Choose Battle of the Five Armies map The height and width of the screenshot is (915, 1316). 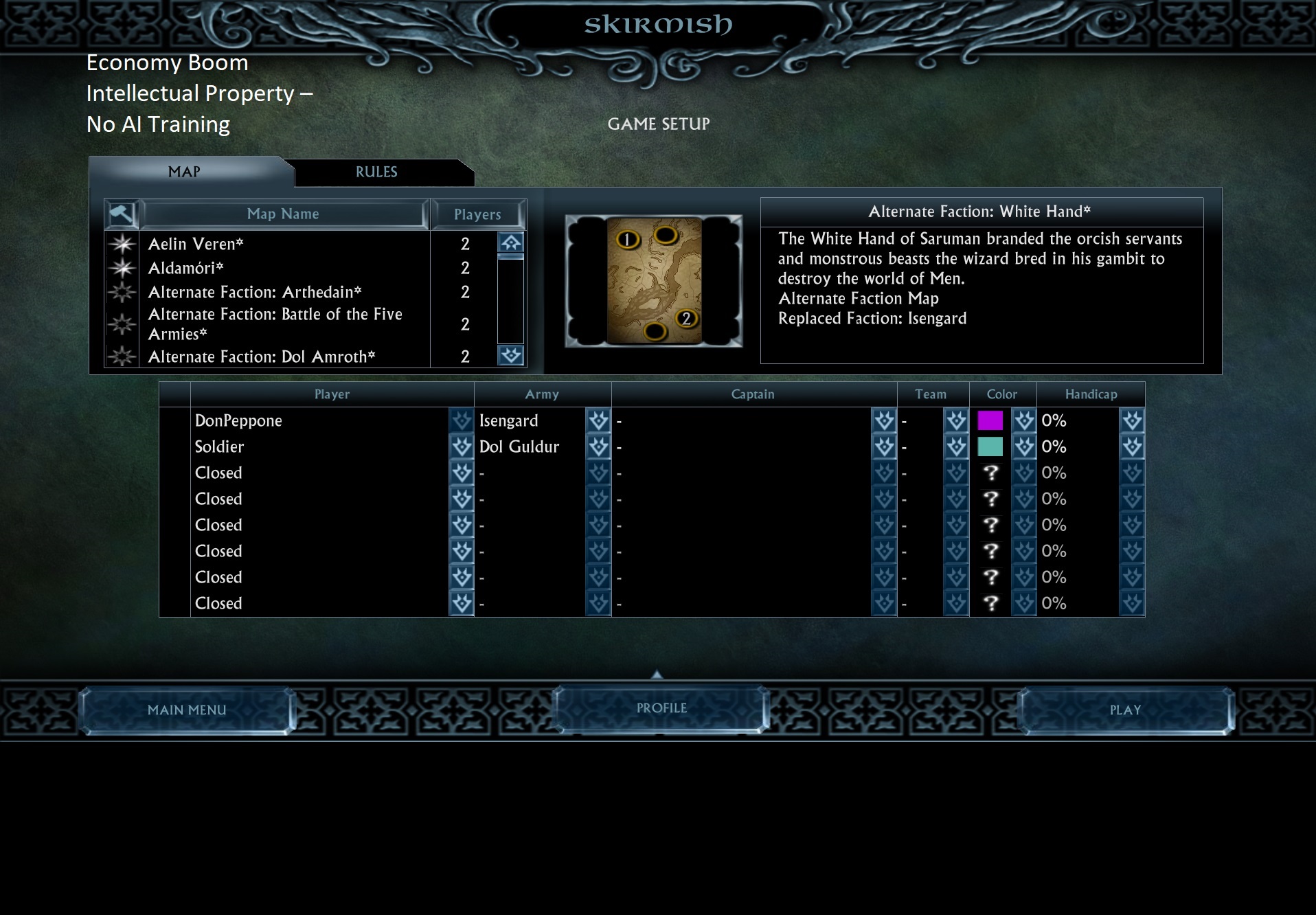[275, 324]
